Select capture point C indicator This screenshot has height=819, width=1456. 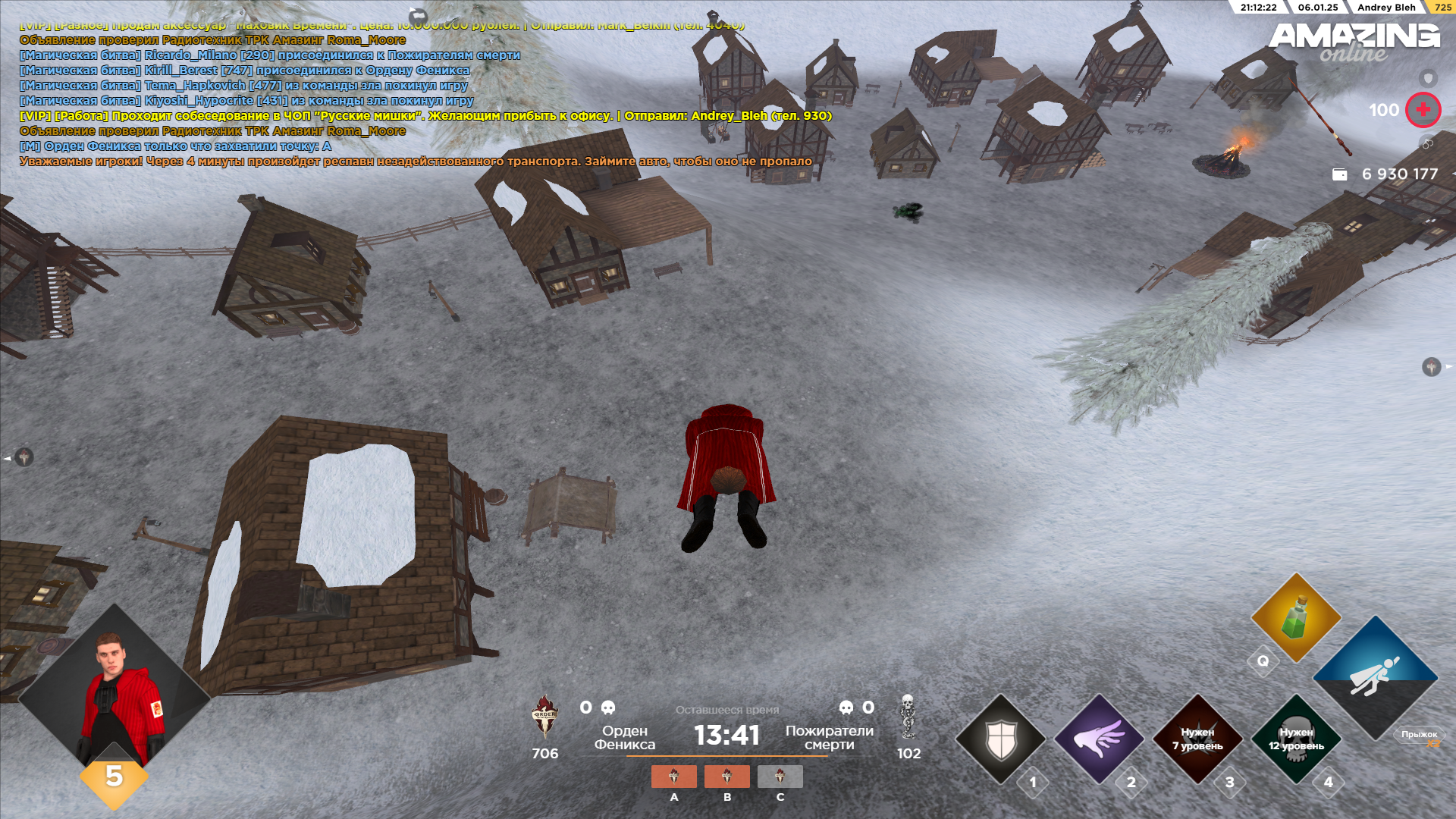780,777
